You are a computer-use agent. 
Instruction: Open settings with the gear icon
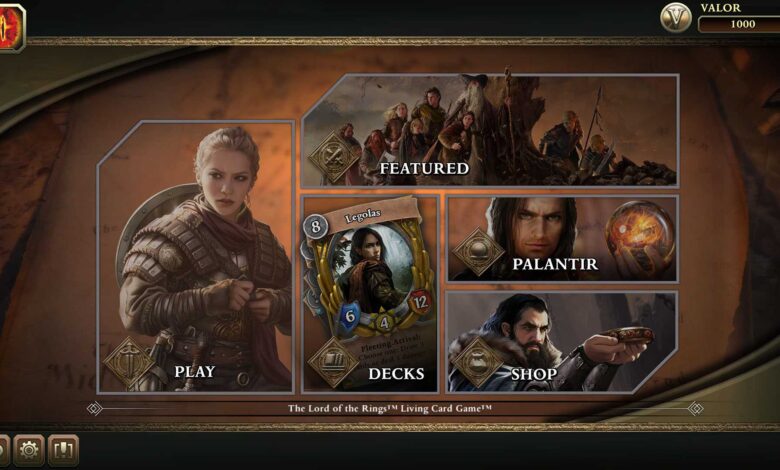tap(28, 450)
